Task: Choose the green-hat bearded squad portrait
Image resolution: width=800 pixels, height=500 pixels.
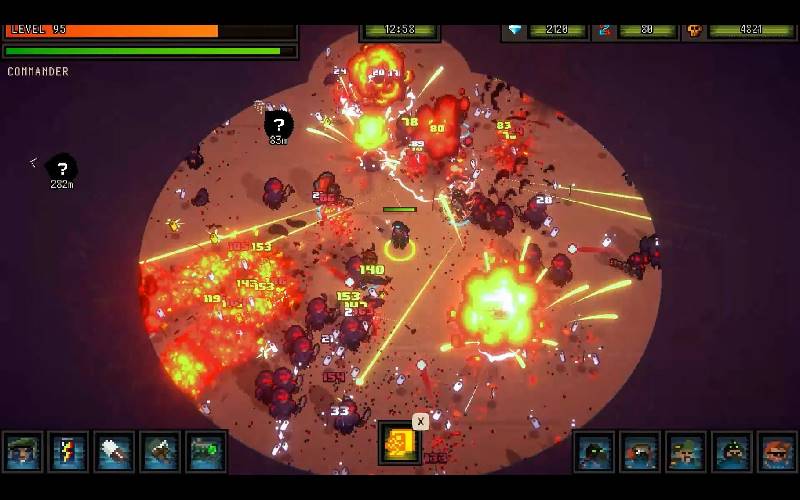Action: coord(686,452)
